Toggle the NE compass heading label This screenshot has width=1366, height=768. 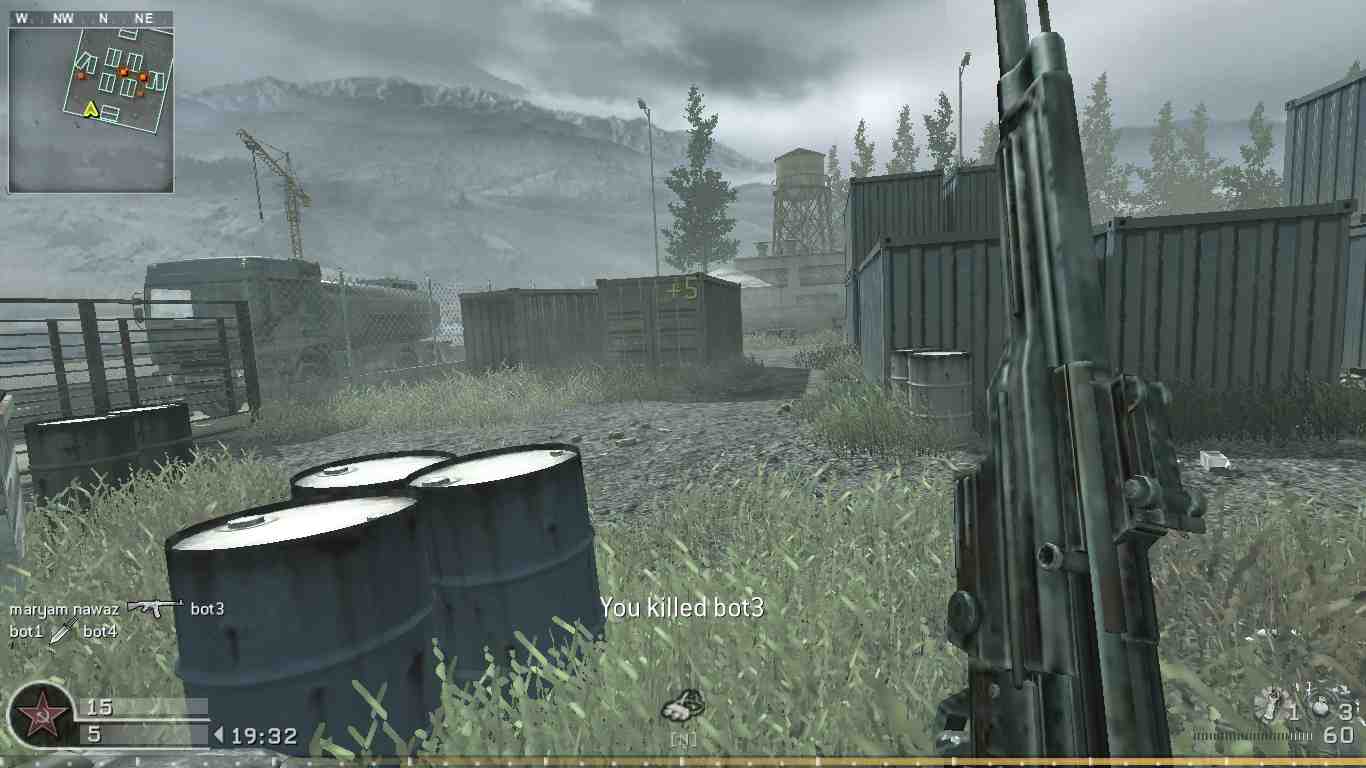(143, 17)
